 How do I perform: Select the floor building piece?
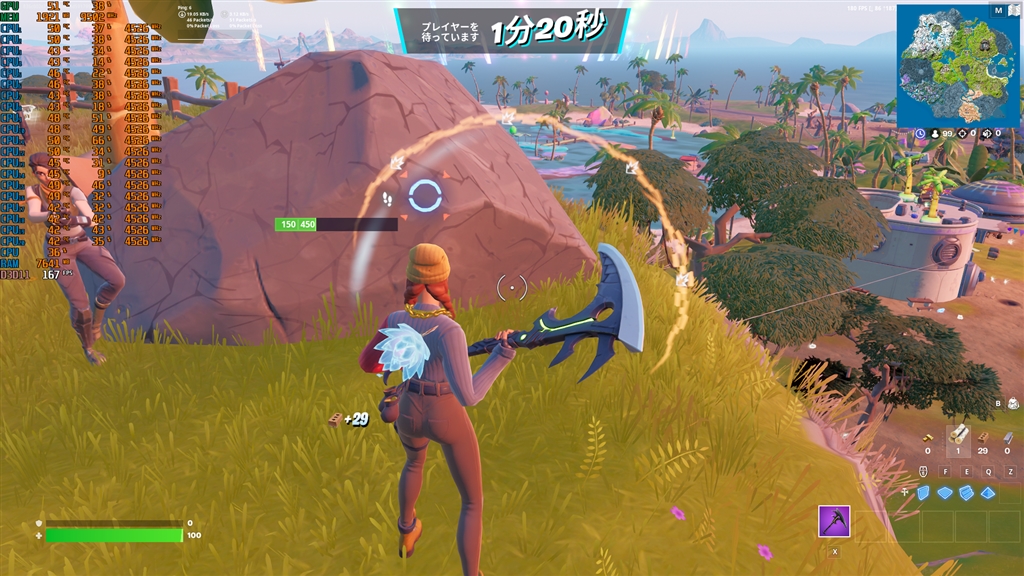[x=945, y=492]
